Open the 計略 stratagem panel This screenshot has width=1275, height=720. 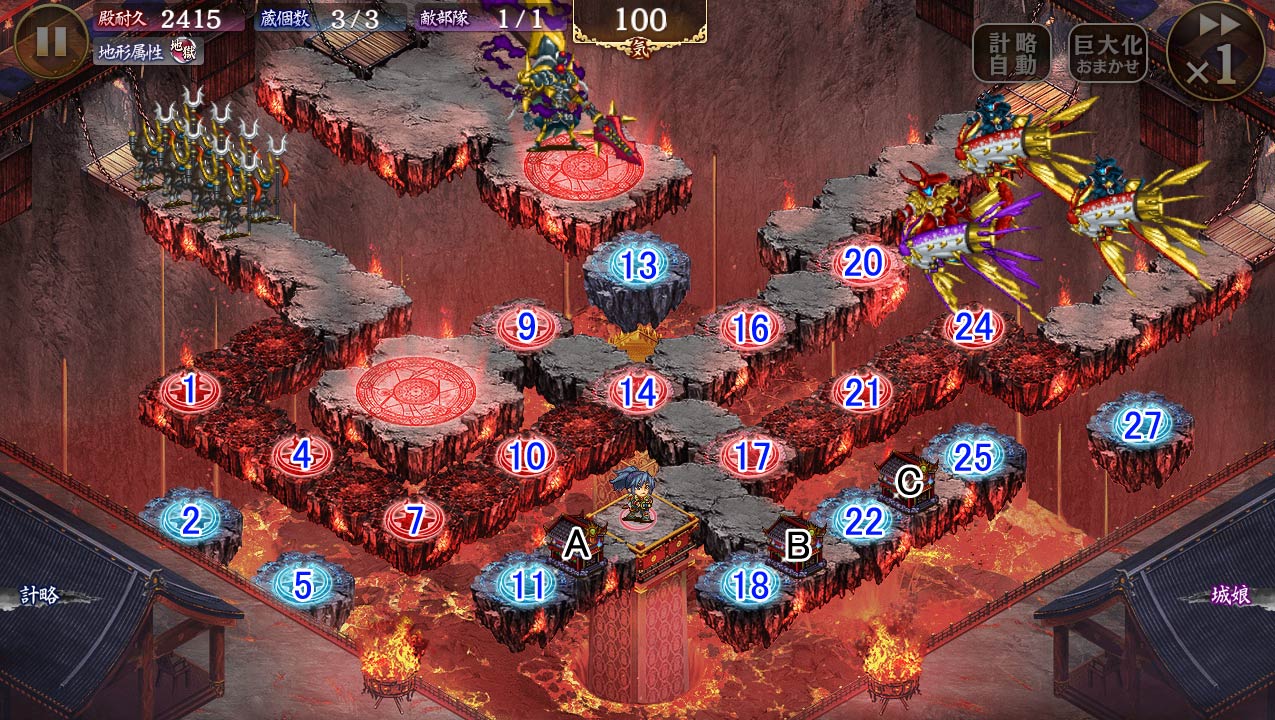point(42,596)
